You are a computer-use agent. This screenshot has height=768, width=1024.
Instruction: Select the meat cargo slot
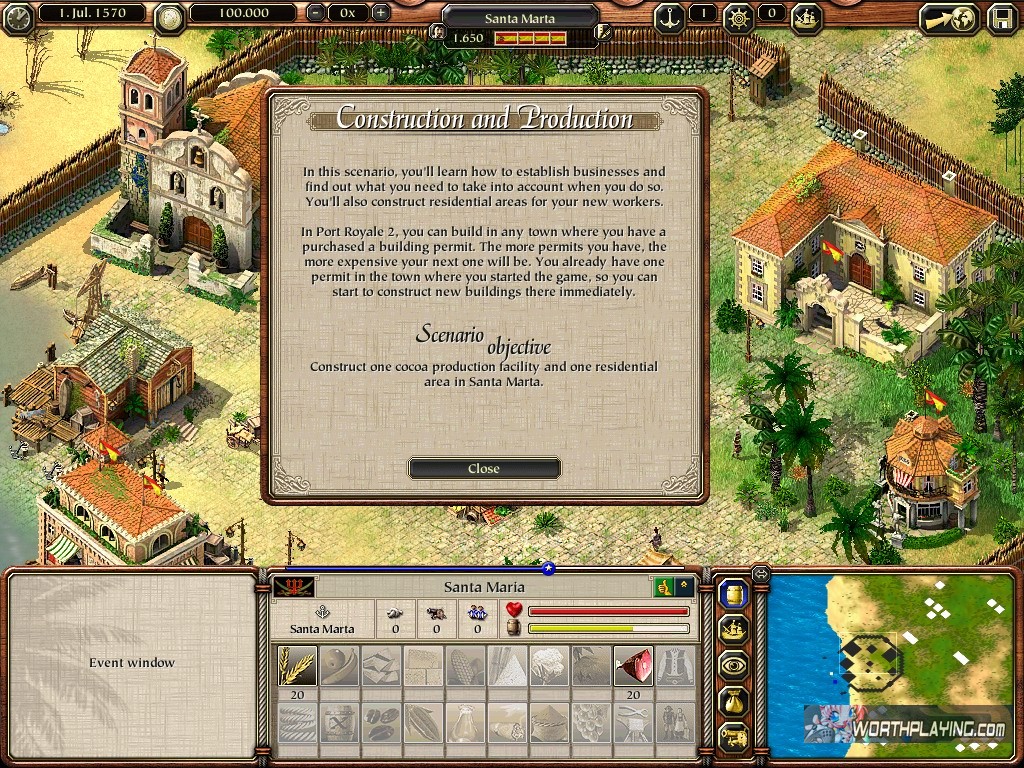[633, 666]
